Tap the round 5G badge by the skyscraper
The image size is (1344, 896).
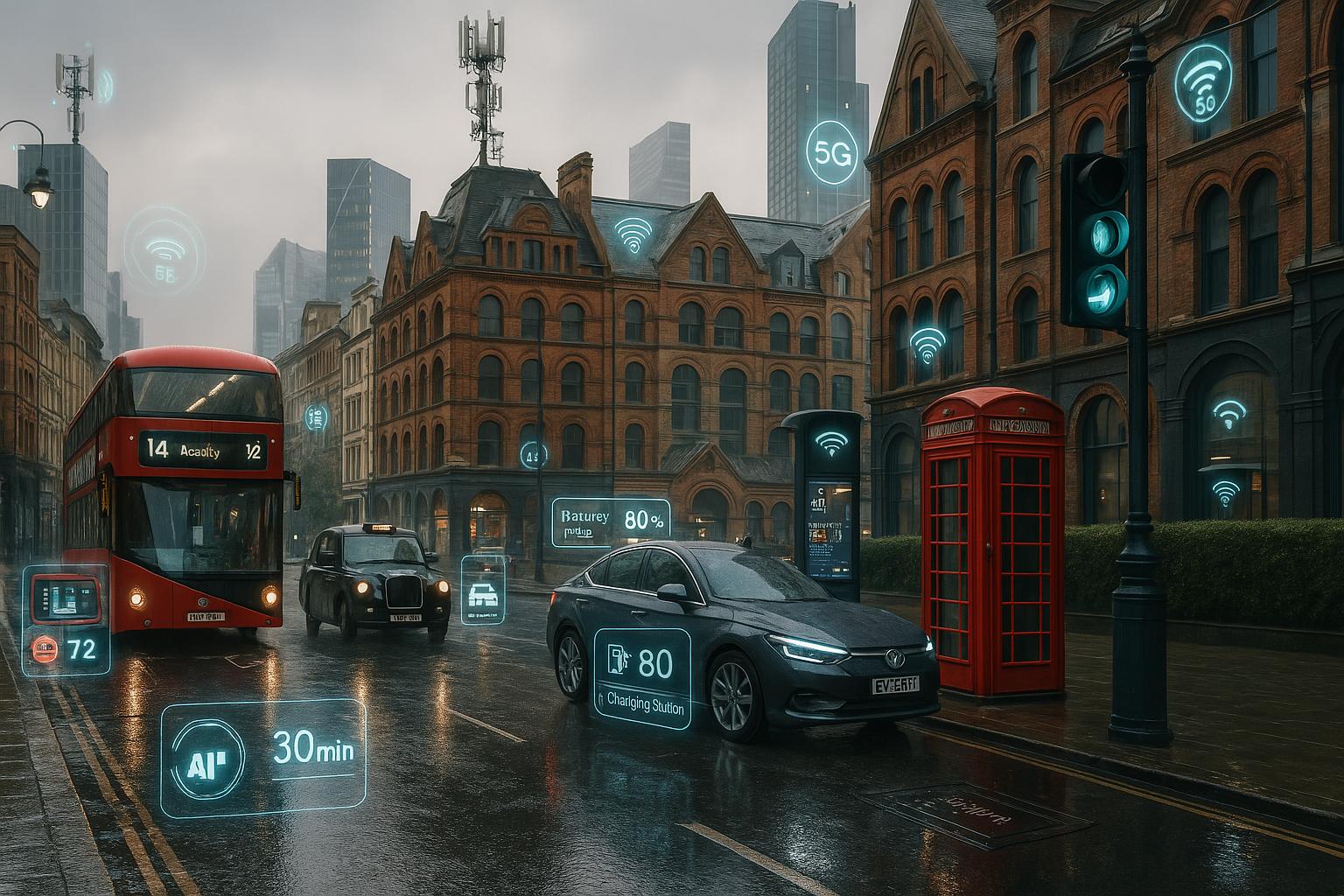pyautogui.click(x=832, y=152)
